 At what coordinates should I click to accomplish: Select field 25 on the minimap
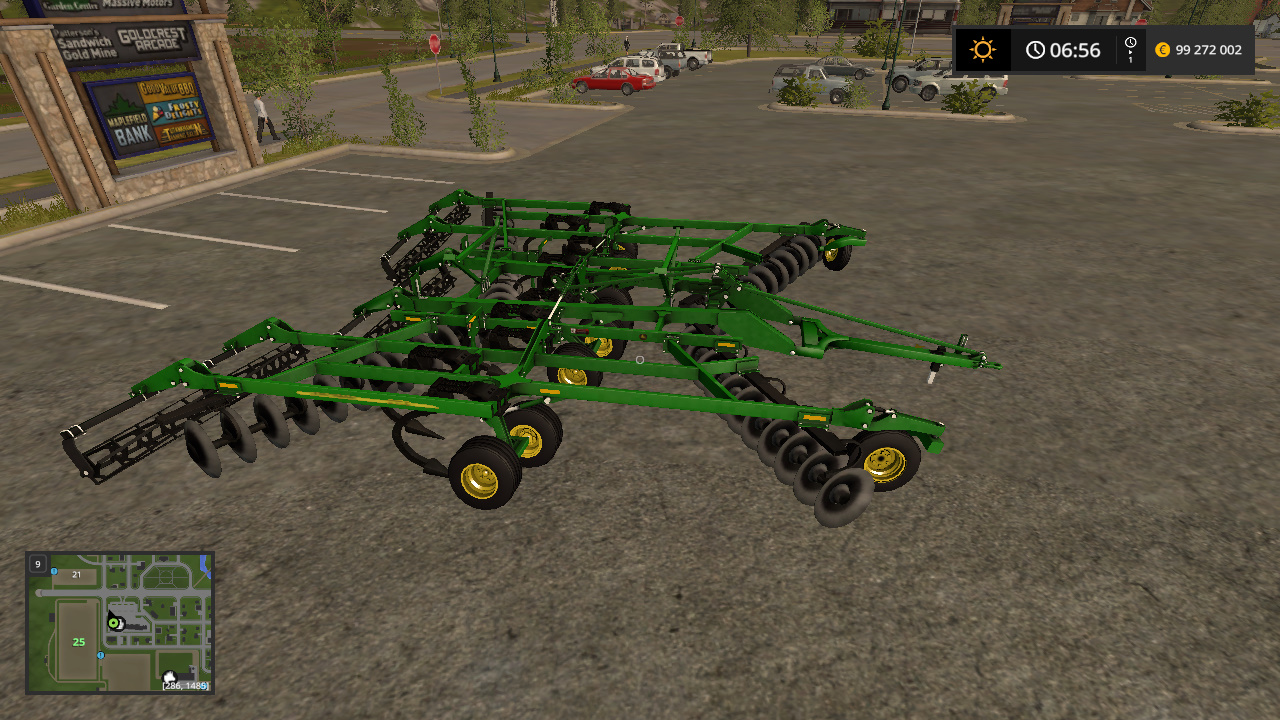click(x=78, y=641)
